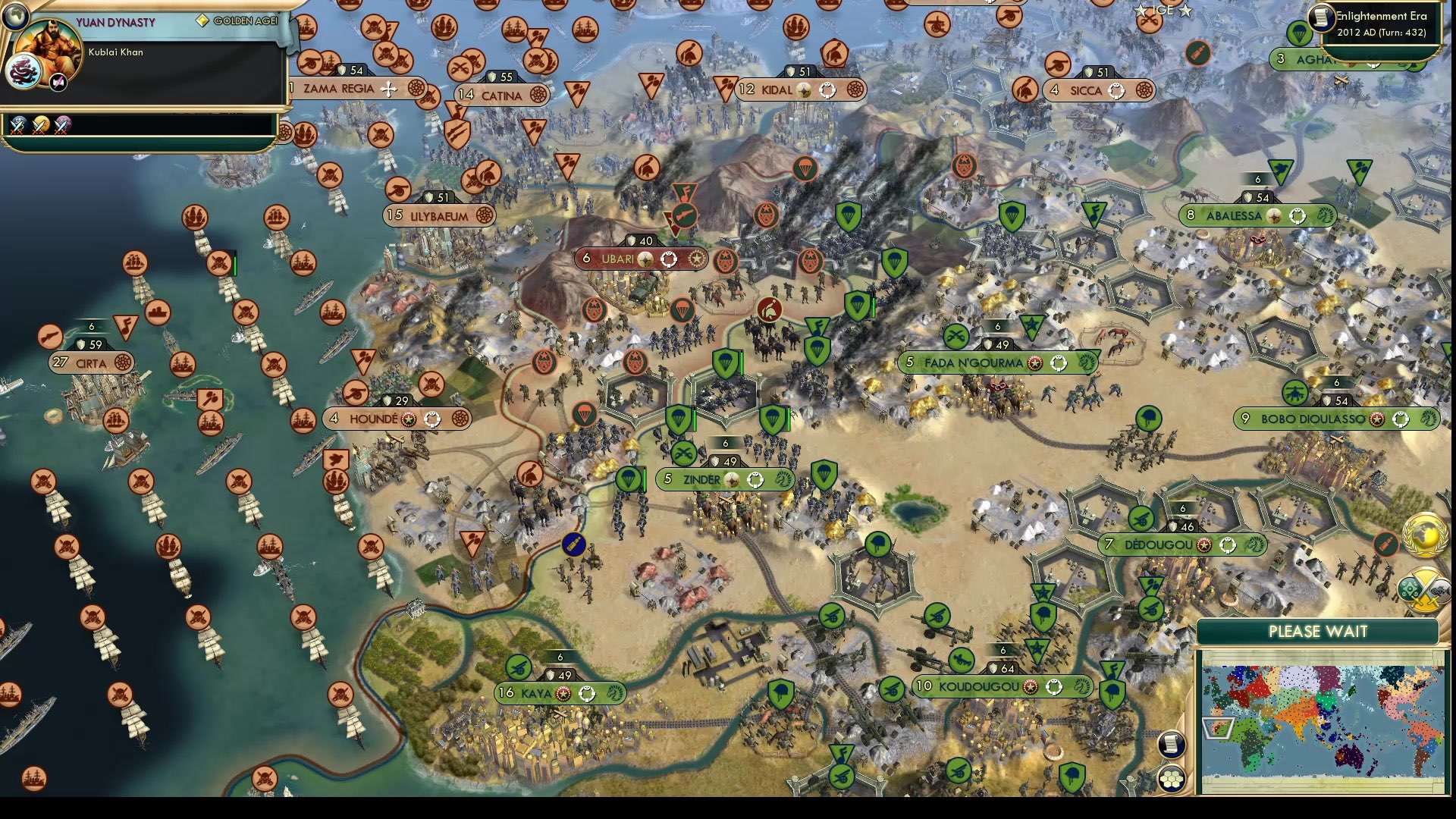Click the red occupation star on Koudougou's banner
1456x819 pixels.
pyautogui.click(x=1031, y=687)
